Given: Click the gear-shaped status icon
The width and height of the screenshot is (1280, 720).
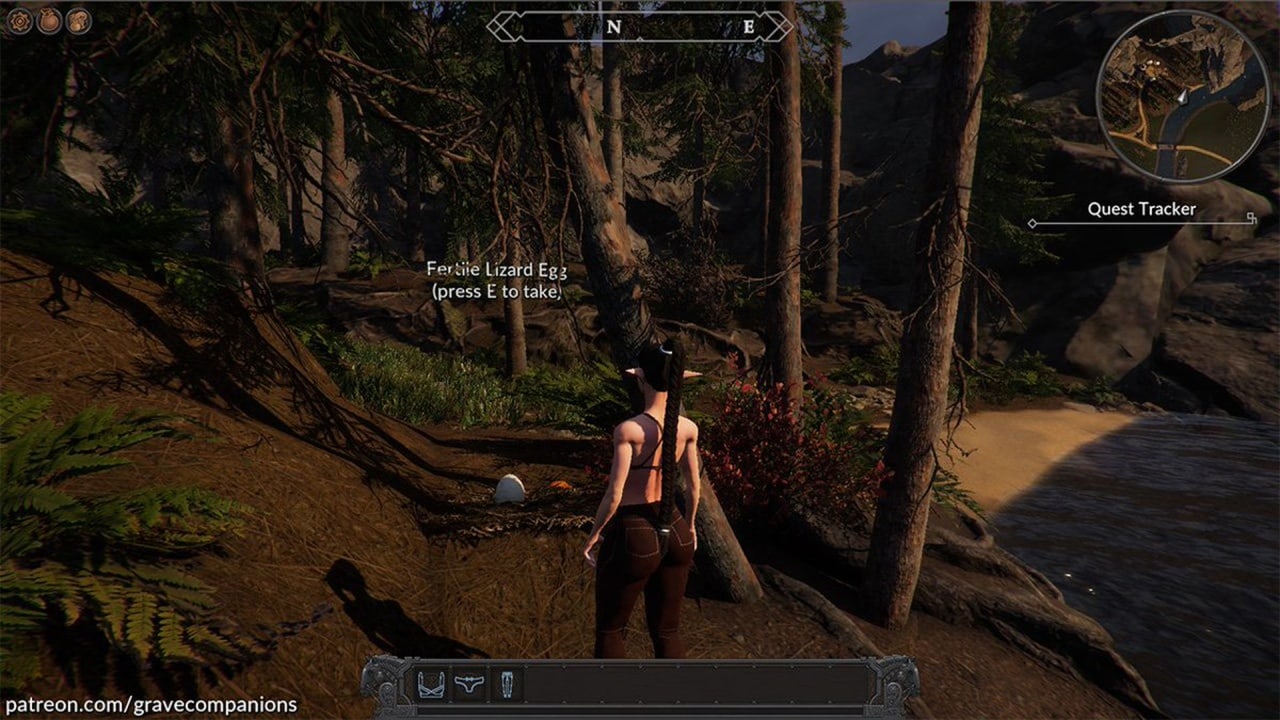Looking at the screenshot, I should coord(20,21).
